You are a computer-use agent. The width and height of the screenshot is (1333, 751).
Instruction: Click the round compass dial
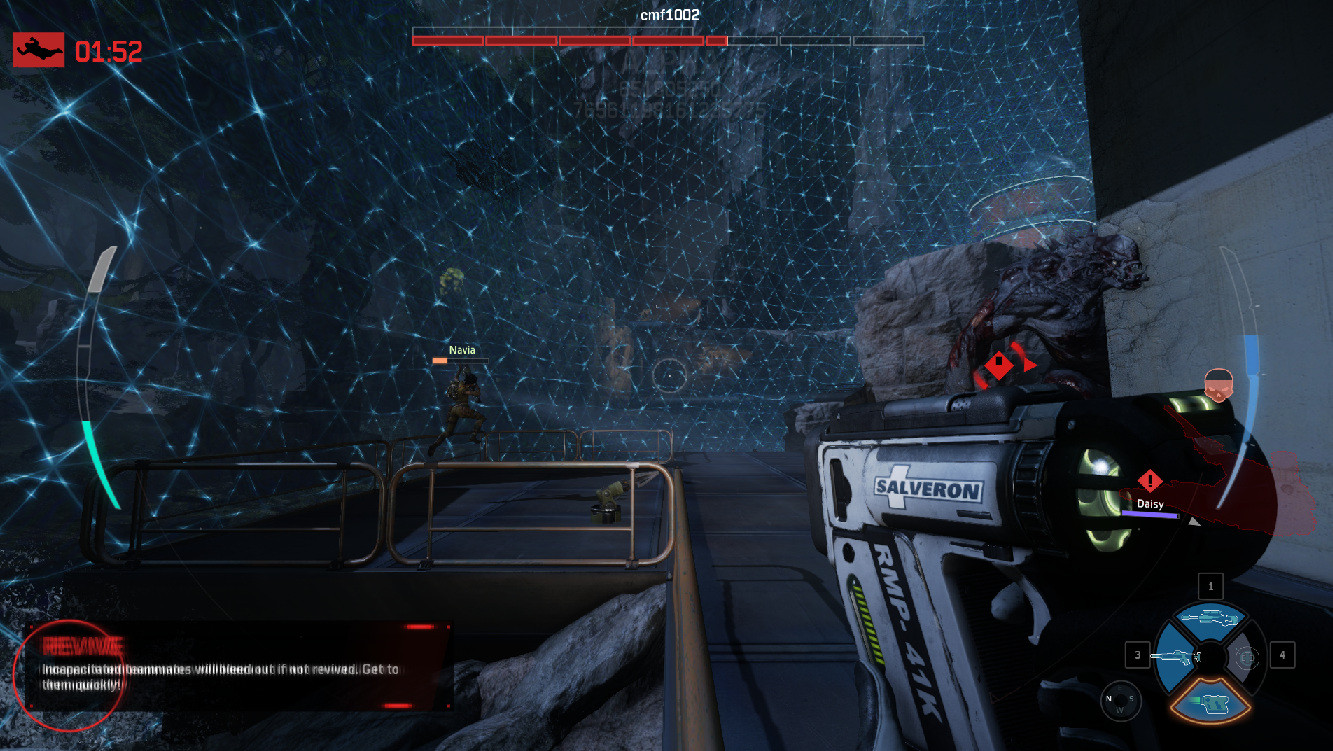1120,701
